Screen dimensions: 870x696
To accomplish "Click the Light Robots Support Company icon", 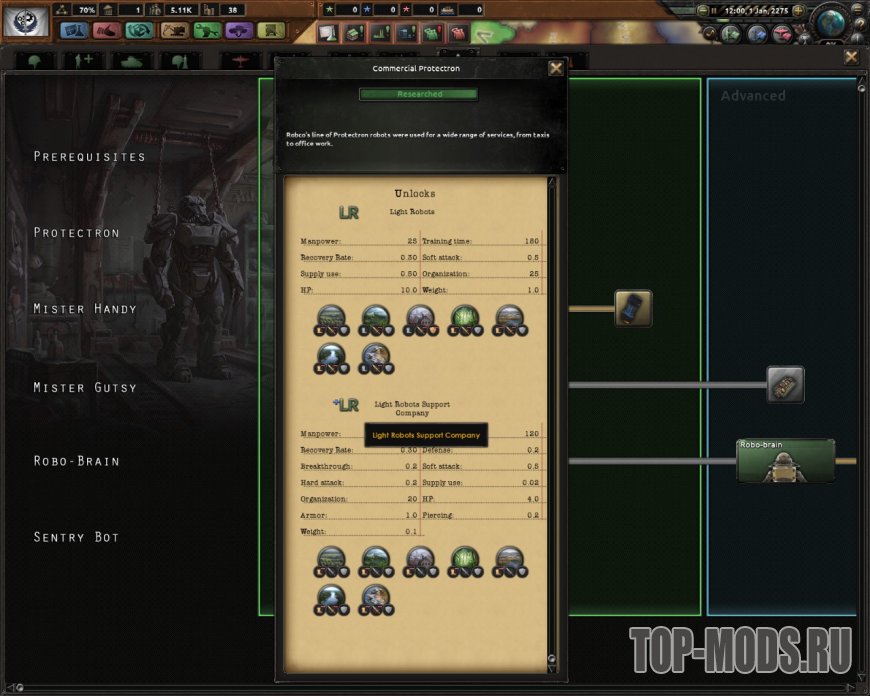I will [x=346, y=405].
